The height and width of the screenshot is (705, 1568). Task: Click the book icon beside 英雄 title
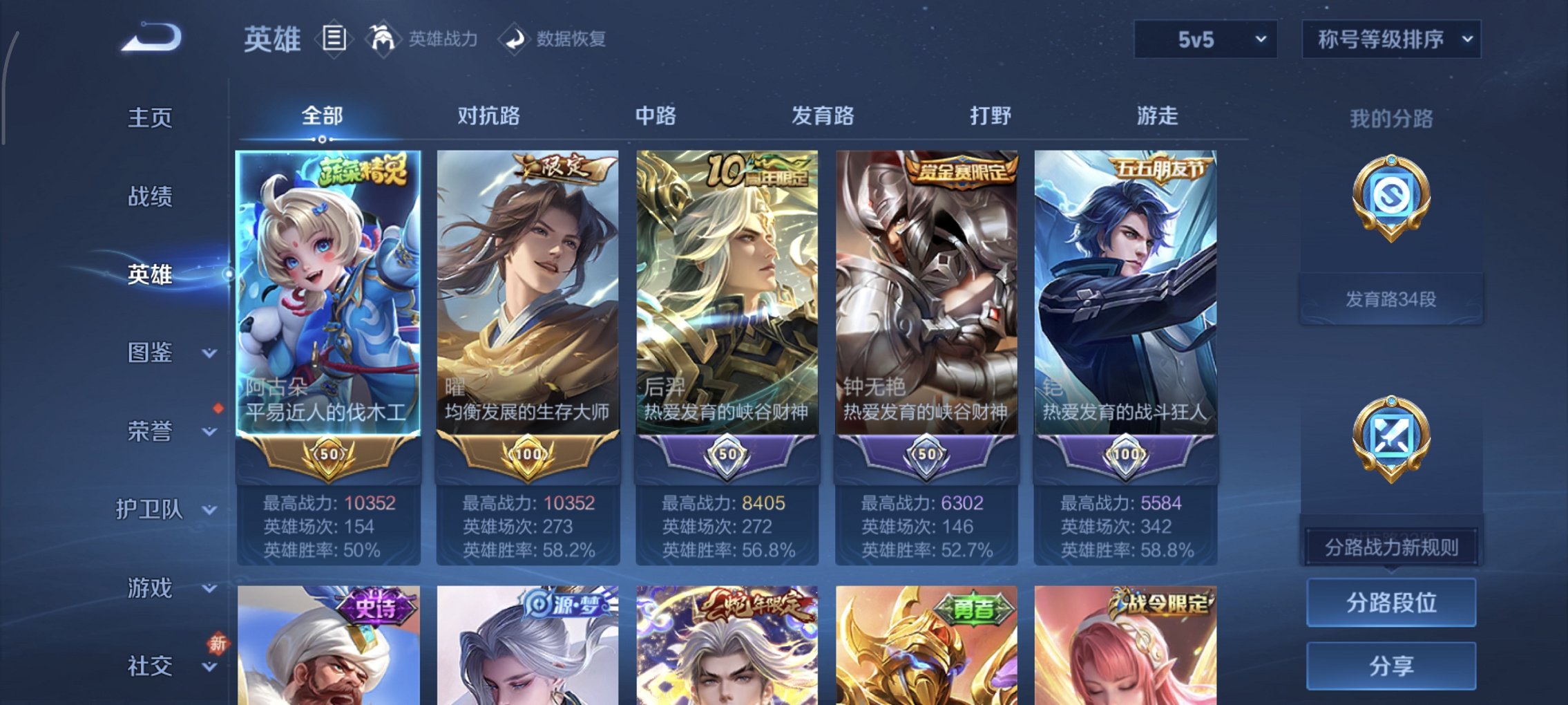(333, 38)
